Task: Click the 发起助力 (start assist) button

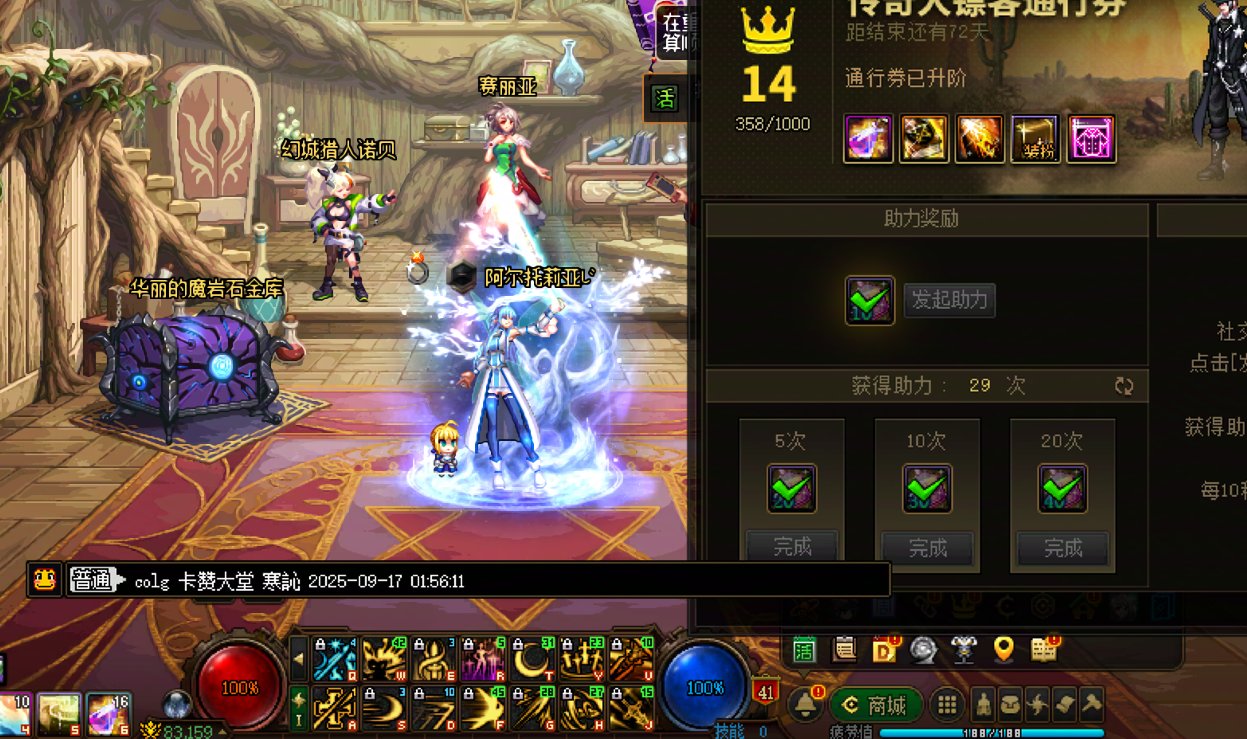Action: pyautogui.click(x=949, y=300)
